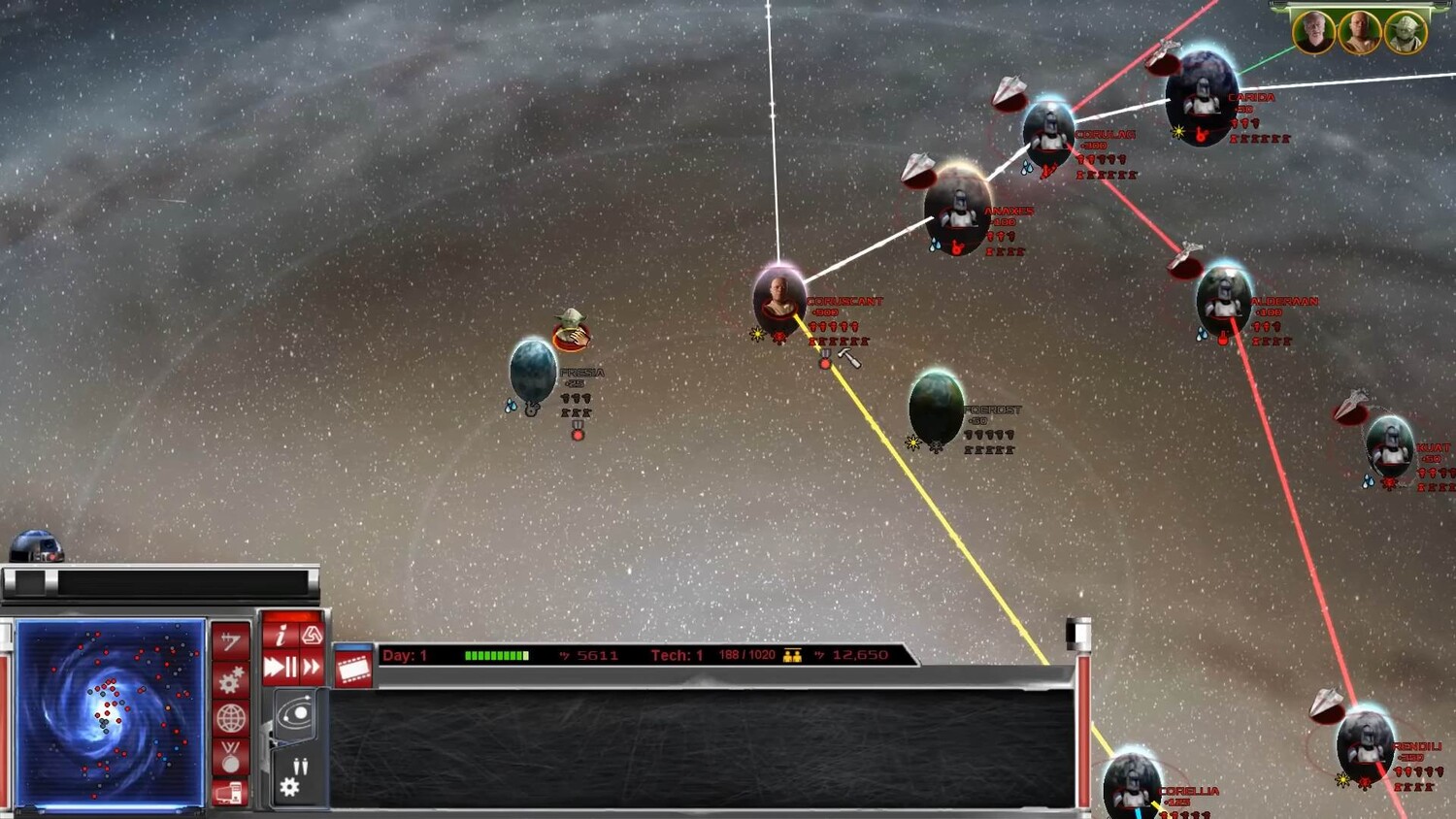
Task: Click the computer monitor icon button
Action: pos(229,793)
